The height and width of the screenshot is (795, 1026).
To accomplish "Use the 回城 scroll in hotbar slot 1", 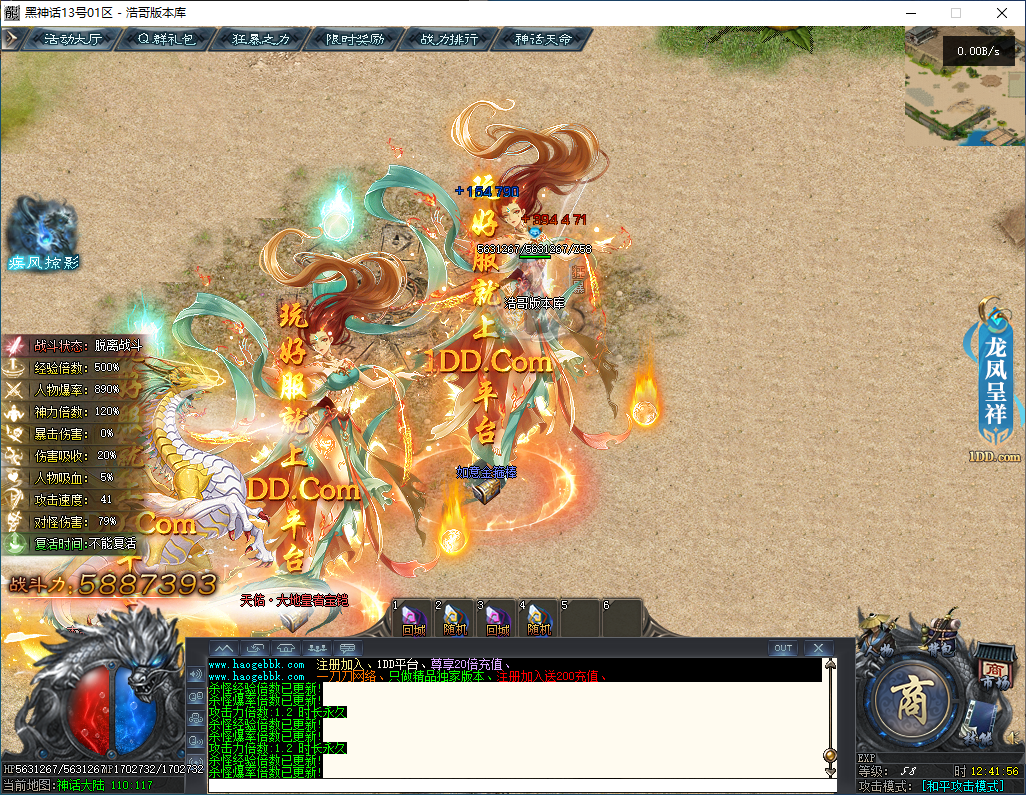I will (x=413, y=618).
